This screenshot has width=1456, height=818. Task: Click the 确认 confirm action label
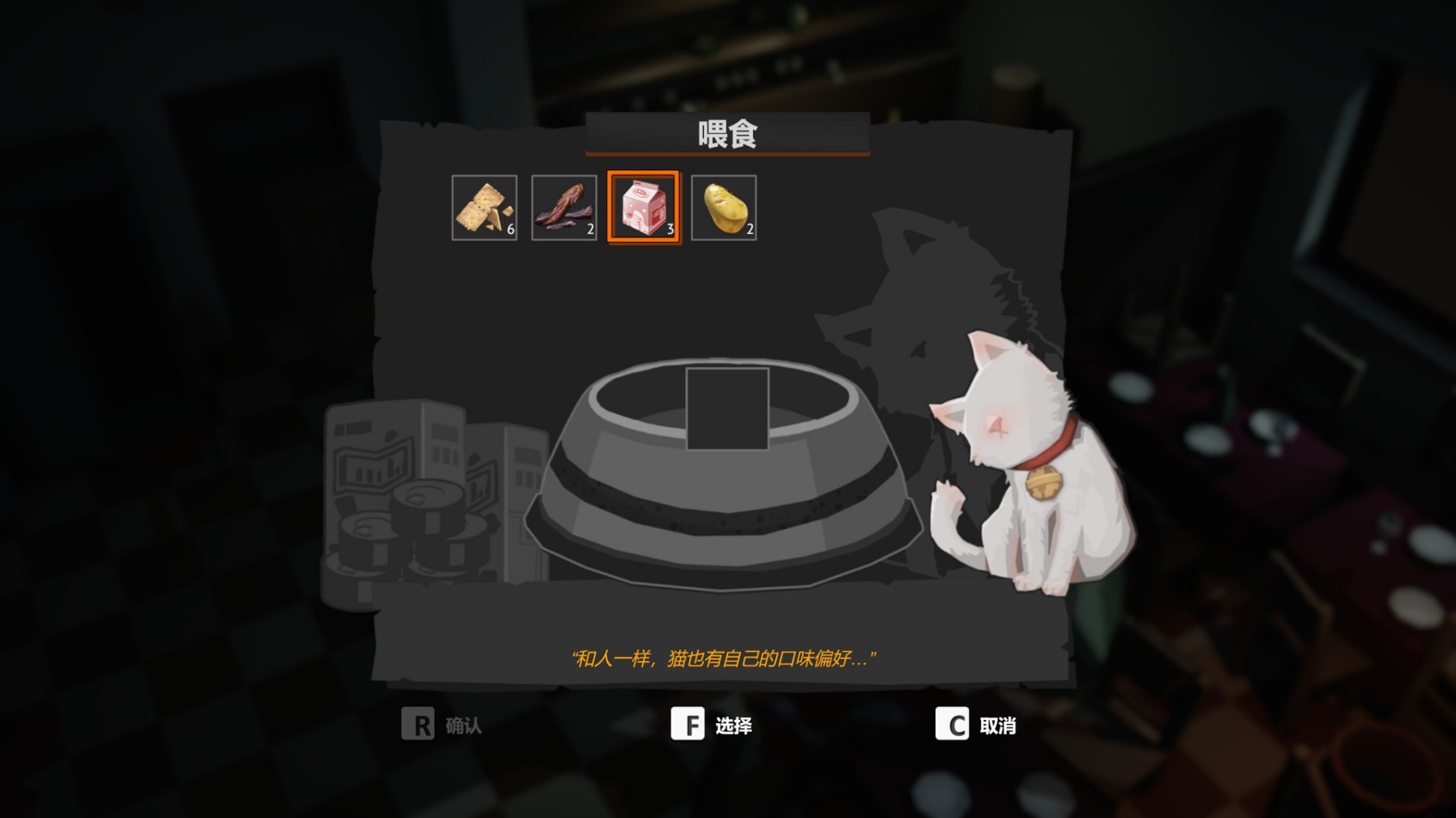[x=462, y=727]
